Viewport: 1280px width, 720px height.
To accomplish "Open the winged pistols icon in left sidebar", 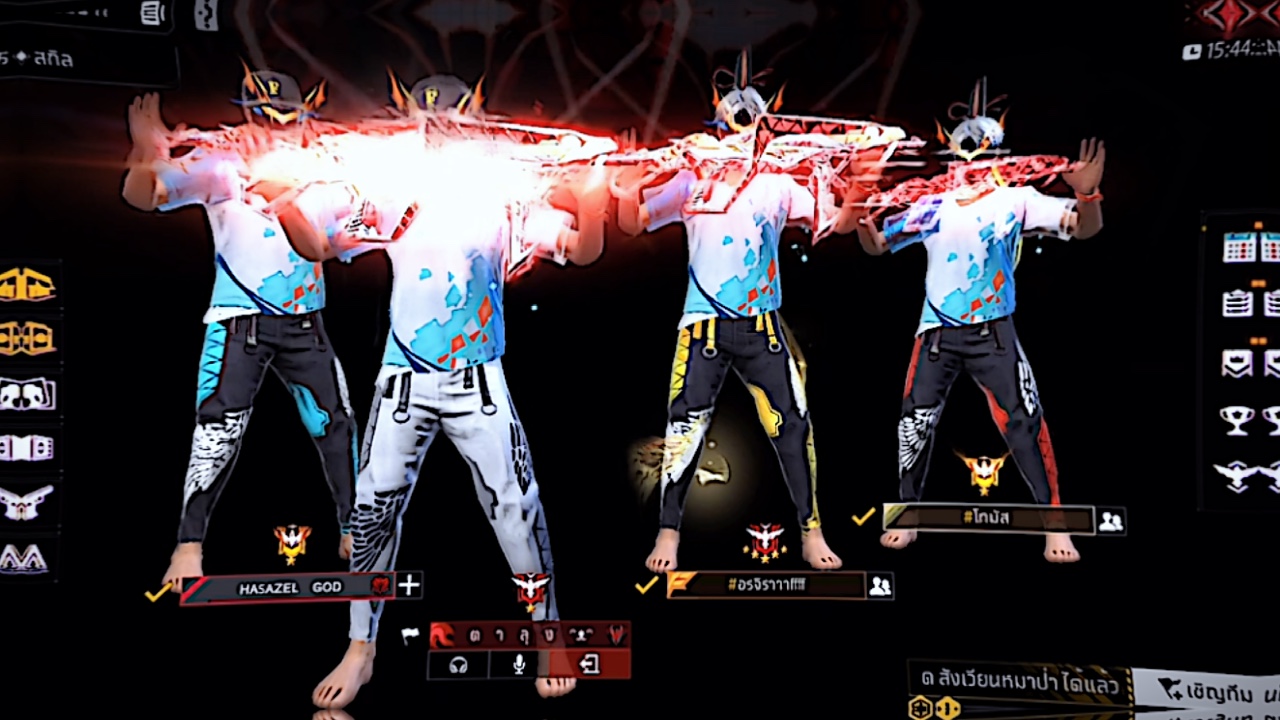I will point(27,503).
